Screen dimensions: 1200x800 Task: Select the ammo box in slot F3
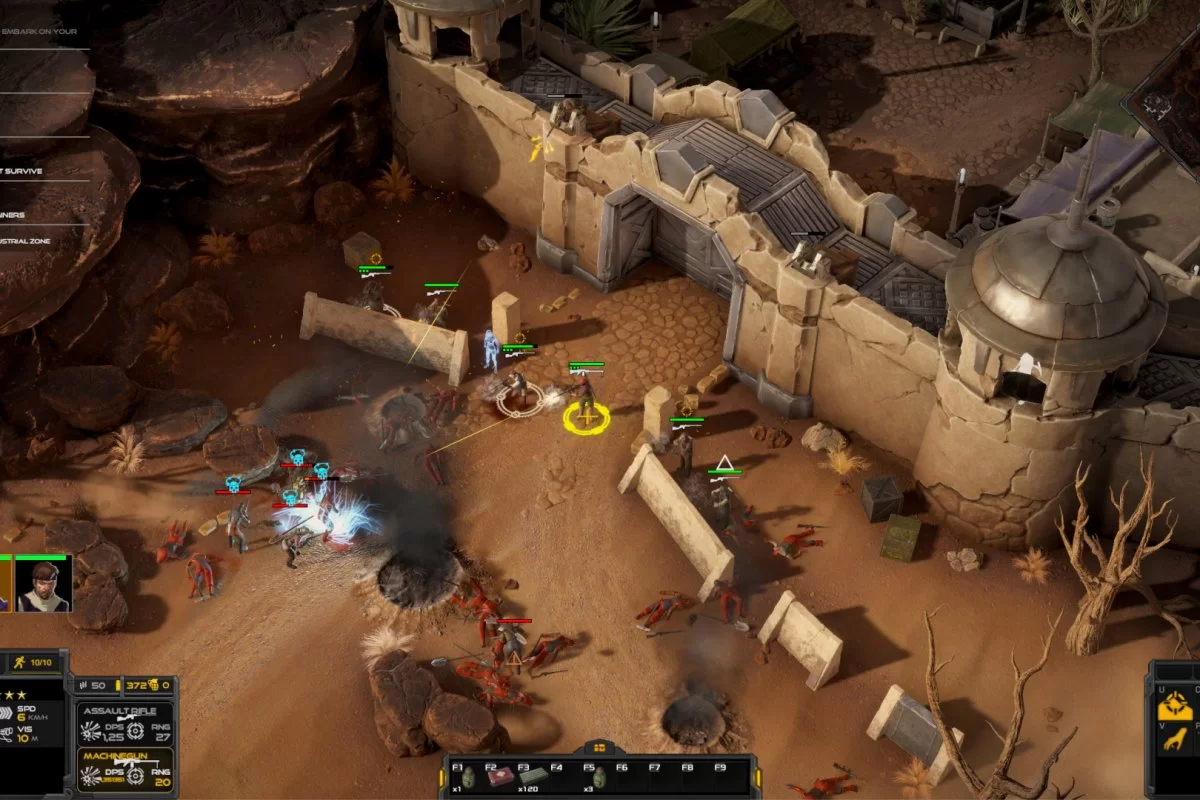[532, 777]
